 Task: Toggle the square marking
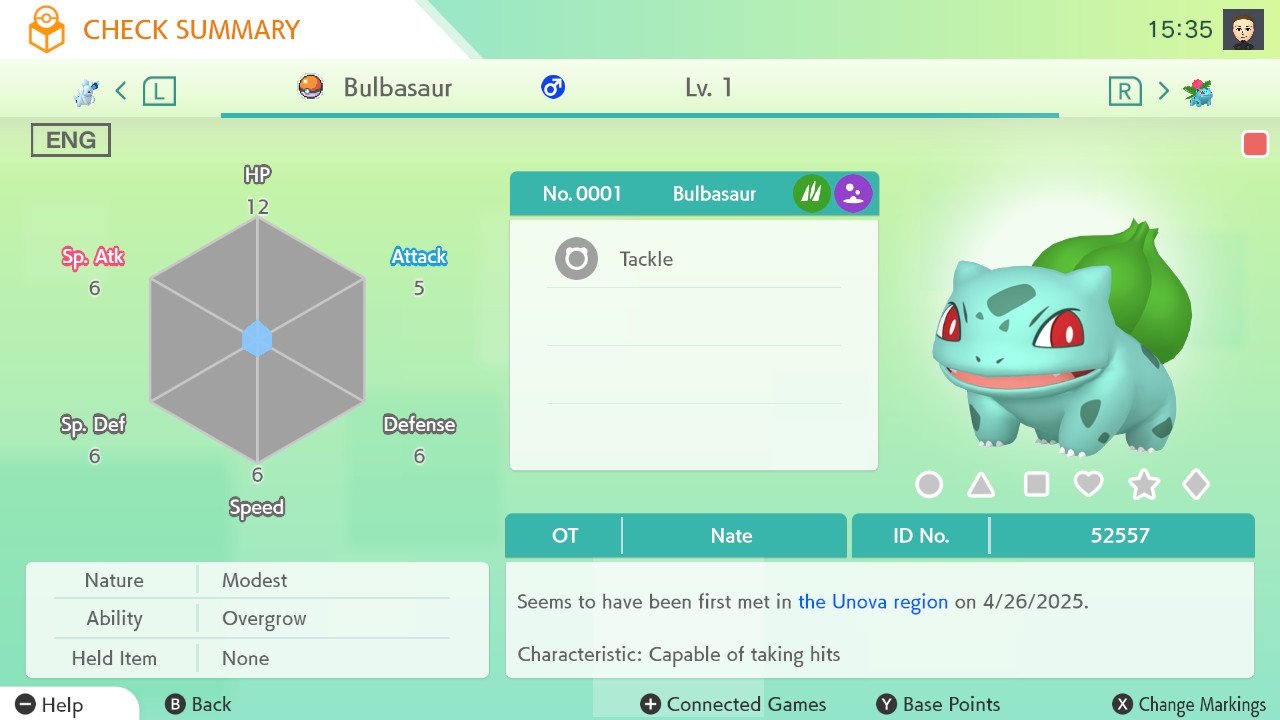point(1036,485)
